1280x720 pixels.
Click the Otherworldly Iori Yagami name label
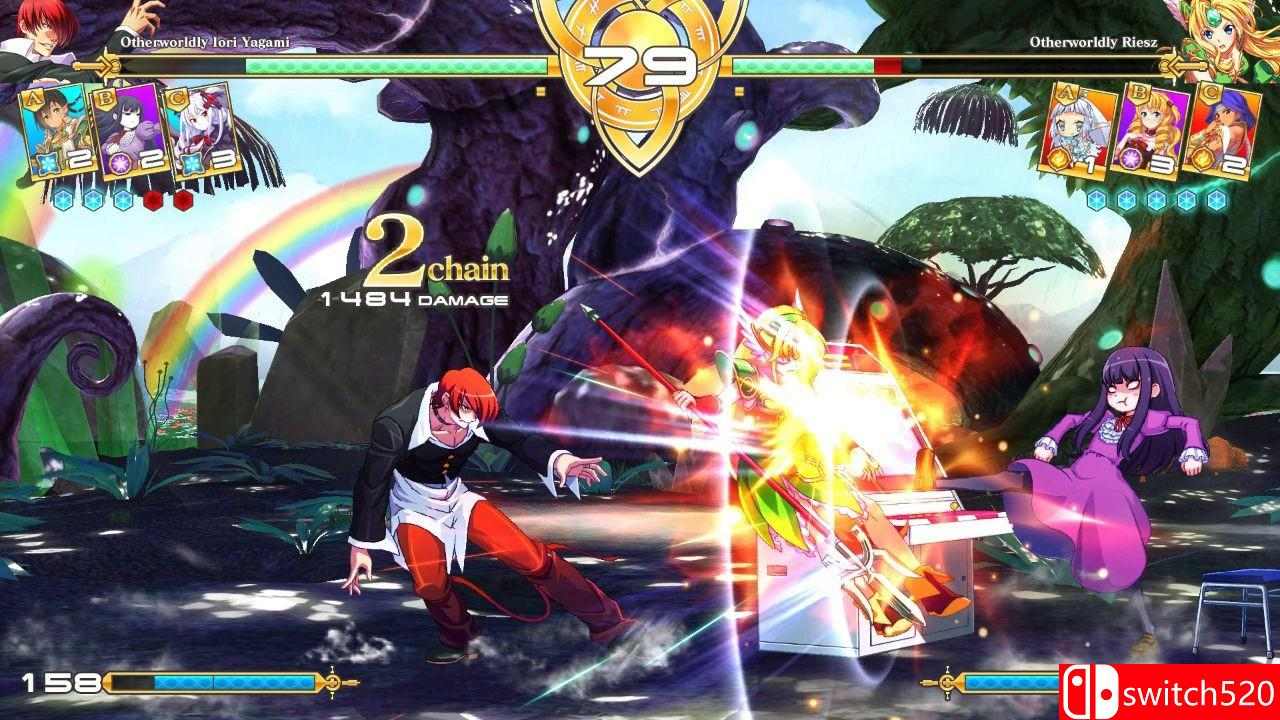pos(205,43)
